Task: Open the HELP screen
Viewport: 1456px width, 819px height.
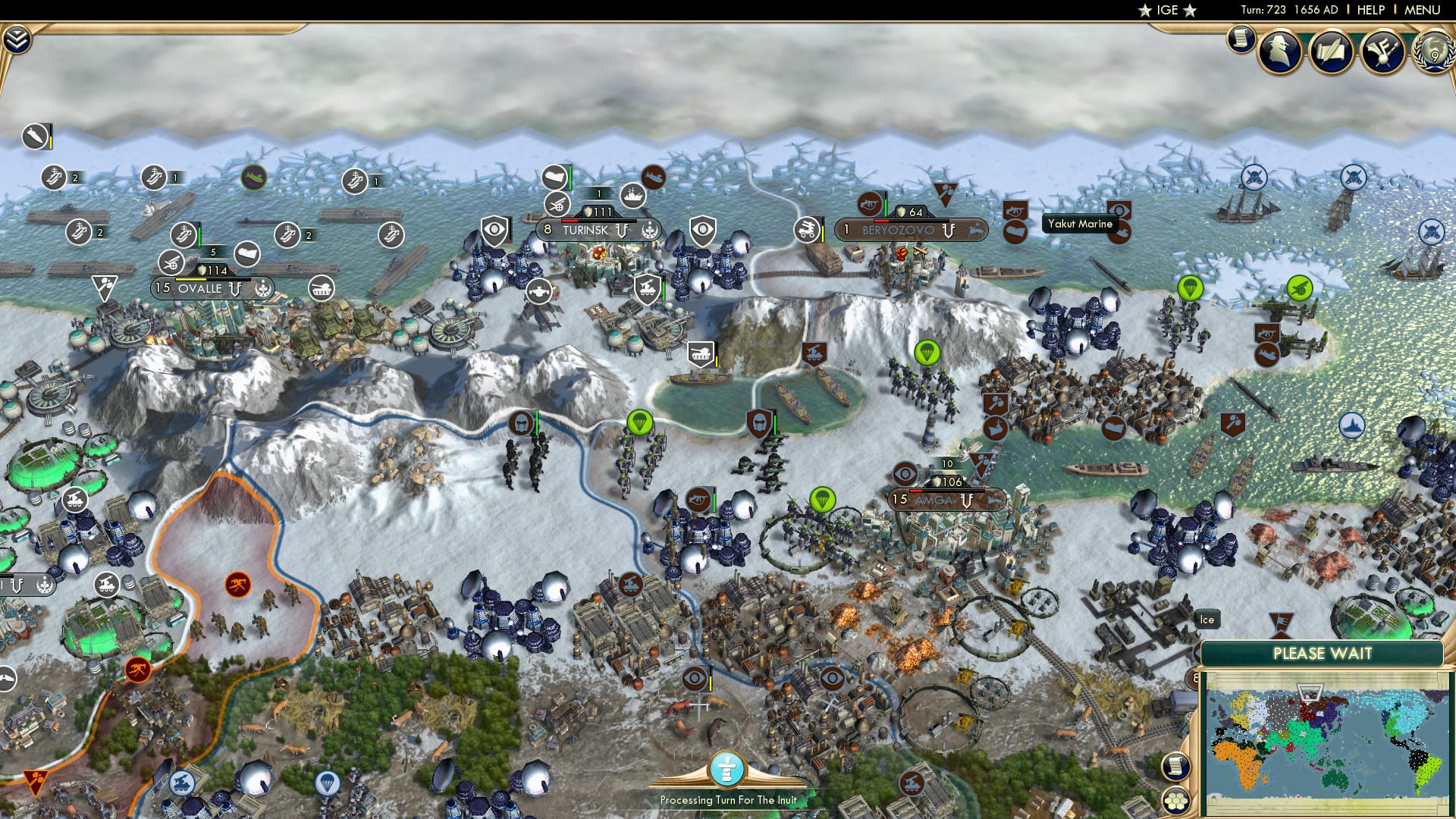Action: [1373, 10]
